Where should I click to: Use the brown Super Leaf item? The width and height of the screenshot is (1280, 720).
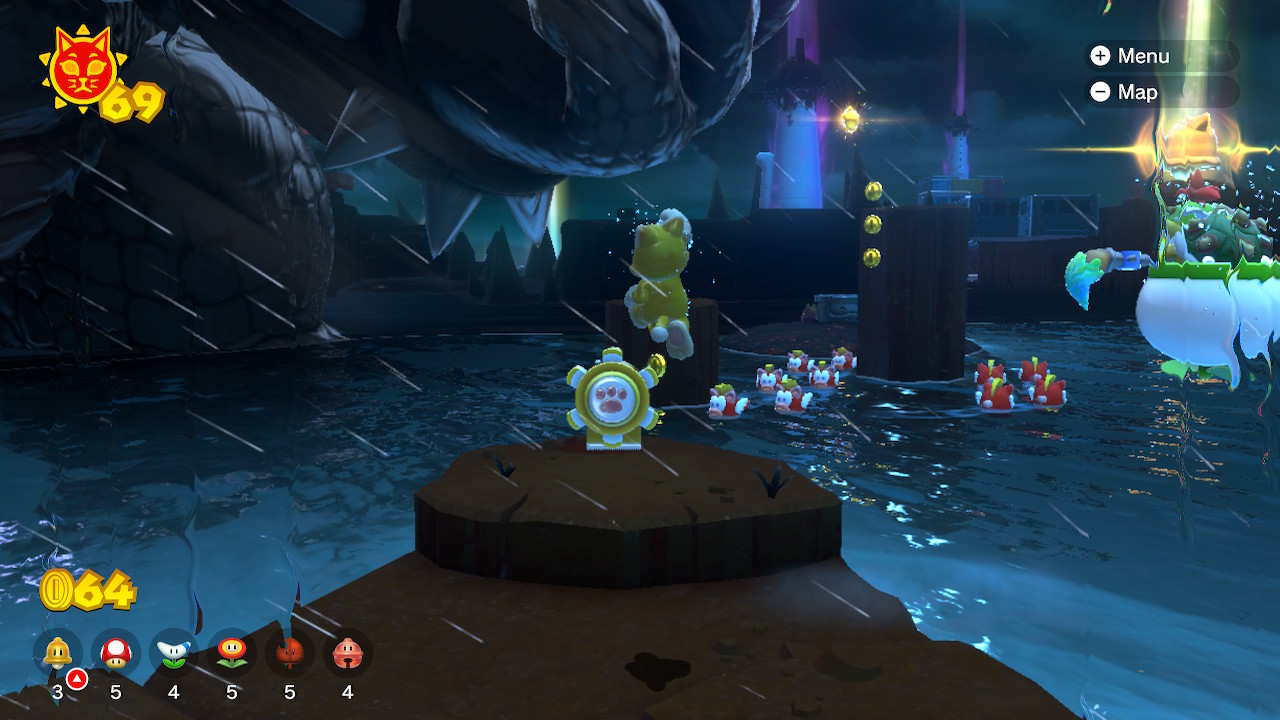point(290,654)
